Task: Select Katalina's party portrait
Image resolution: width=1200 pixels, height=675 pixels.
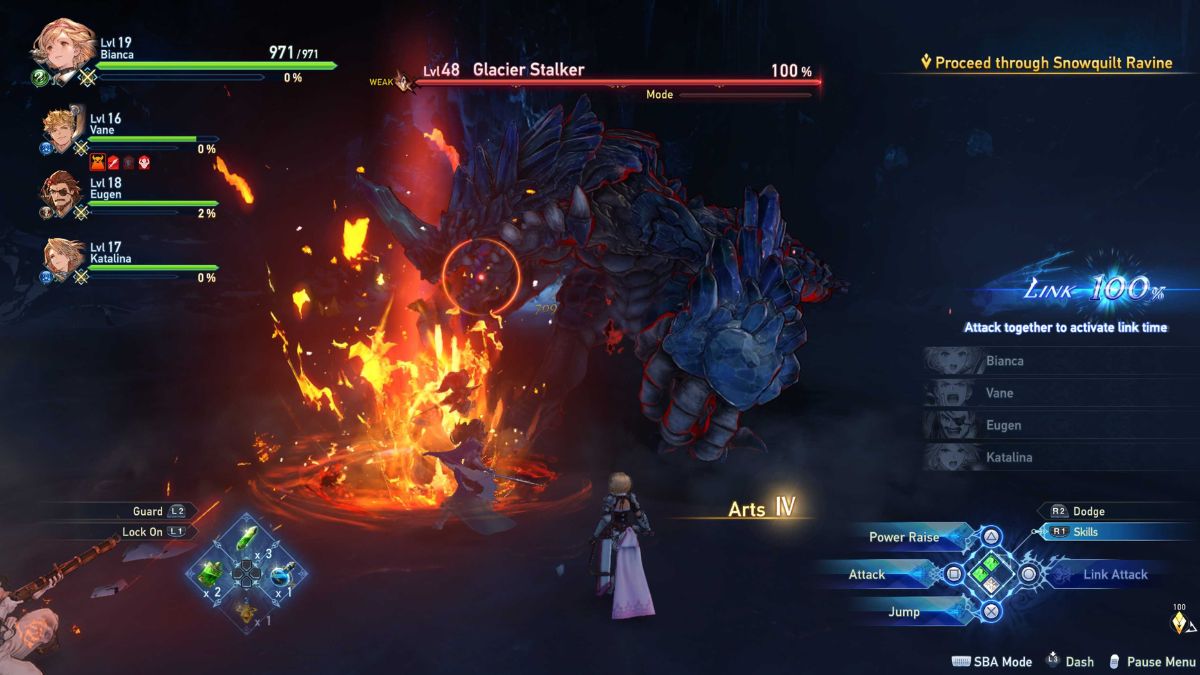Action: [x=62, y=257]
